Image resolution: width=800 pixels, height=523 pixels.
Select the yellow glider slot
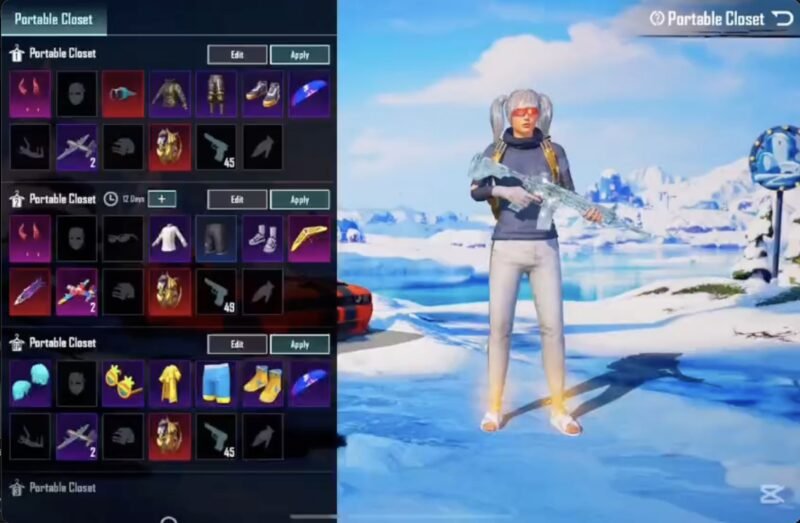[x=309, y=239]
